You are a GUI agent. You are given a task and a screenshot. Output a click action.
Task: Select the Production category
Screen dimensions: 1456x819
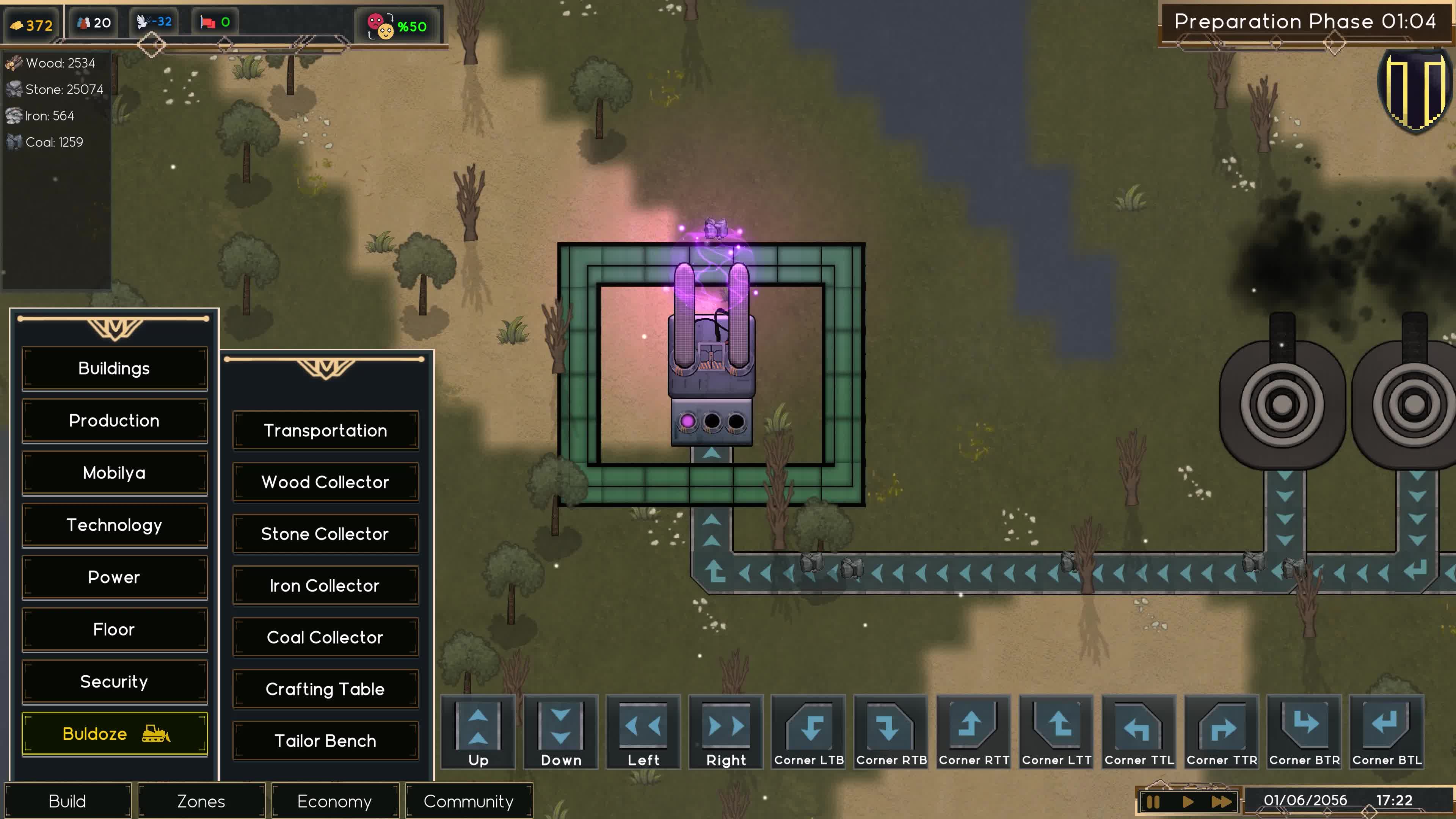pyautogui.click(x=114, y=420)
